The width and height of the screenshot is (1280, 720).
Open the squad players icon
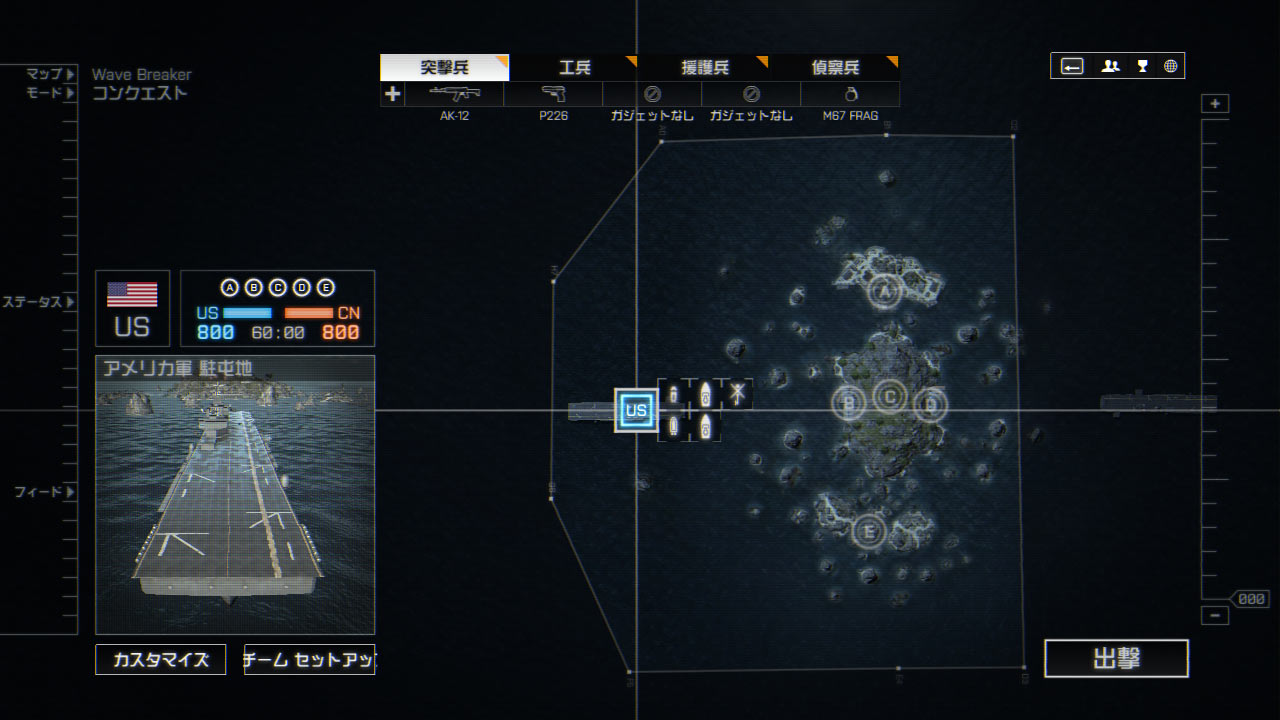click(1110, 66)
